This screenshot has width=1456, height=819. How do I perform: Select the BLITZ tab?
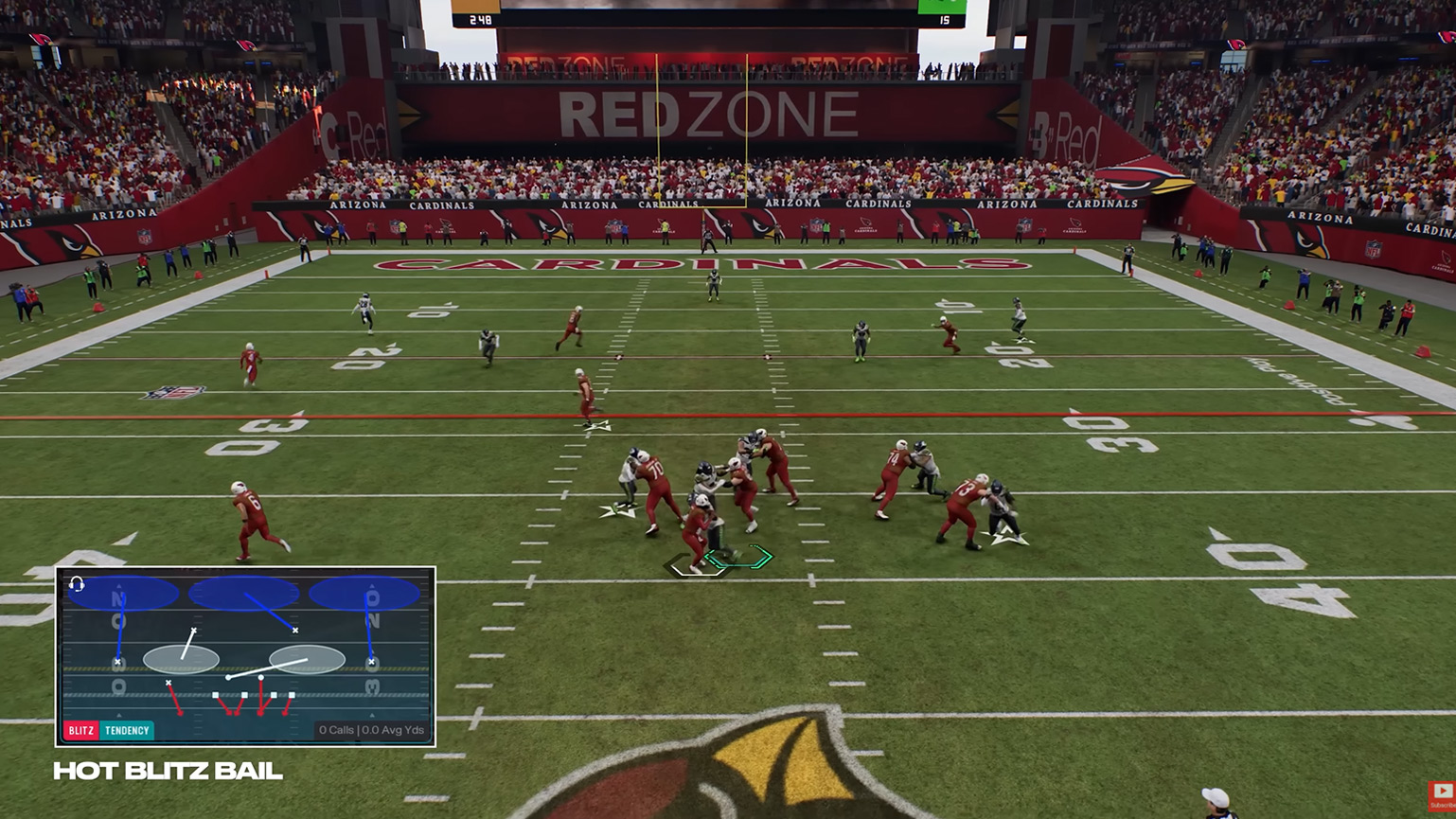click(x=80, y=729)
